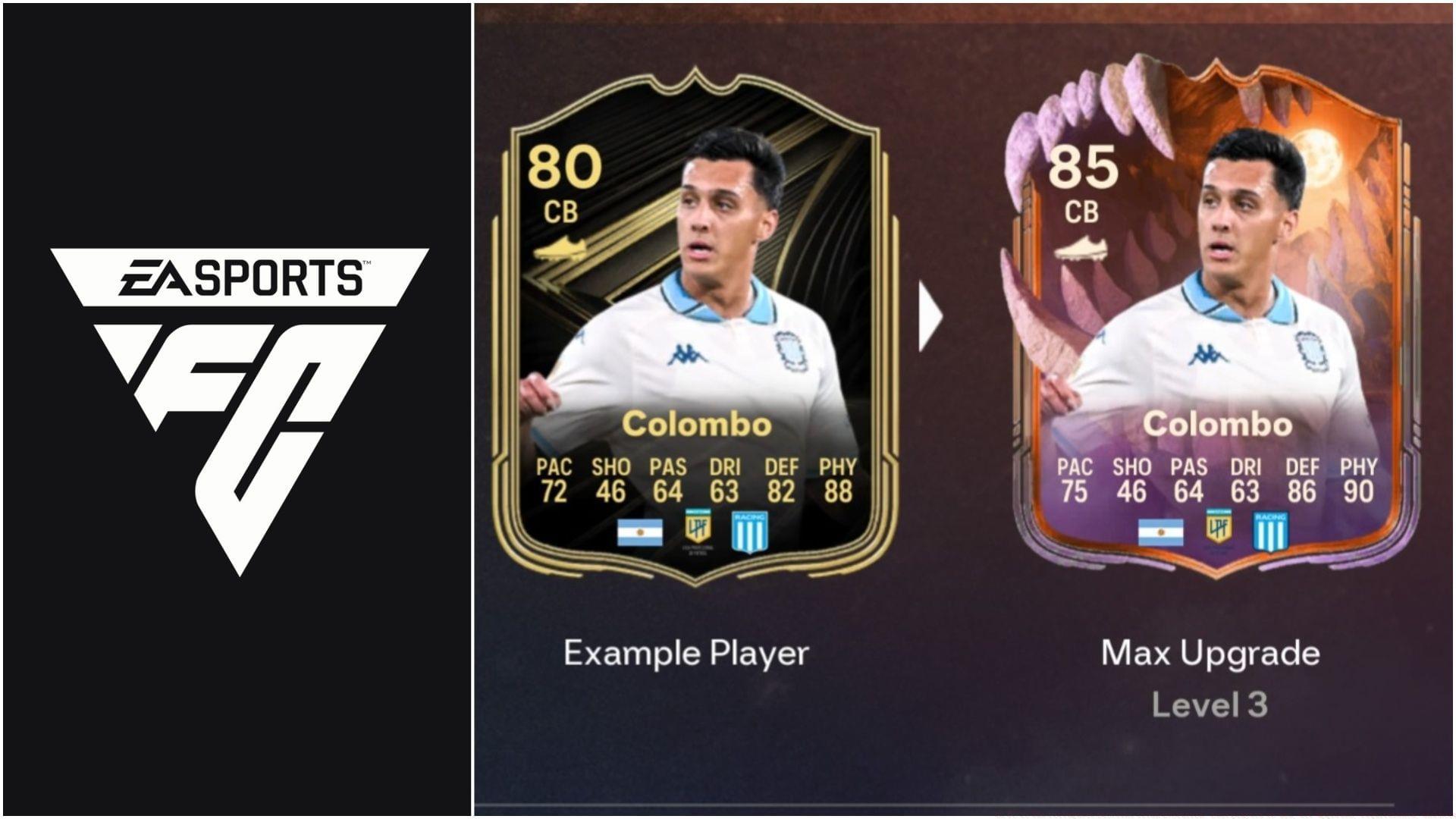1456x819 pixels.
Task: Click the Argentina flag on the Max Upgrade card
Action: 1159,531
